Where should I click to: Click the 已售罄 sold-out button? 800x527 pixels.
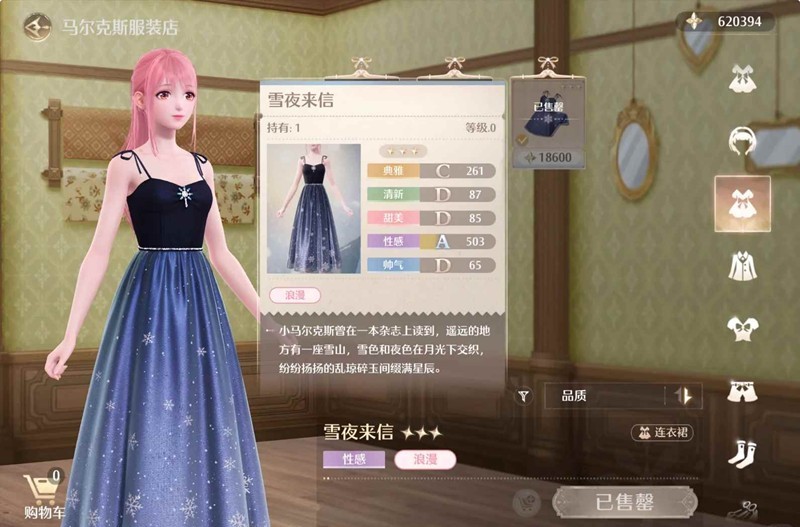[x=625, y=502]
